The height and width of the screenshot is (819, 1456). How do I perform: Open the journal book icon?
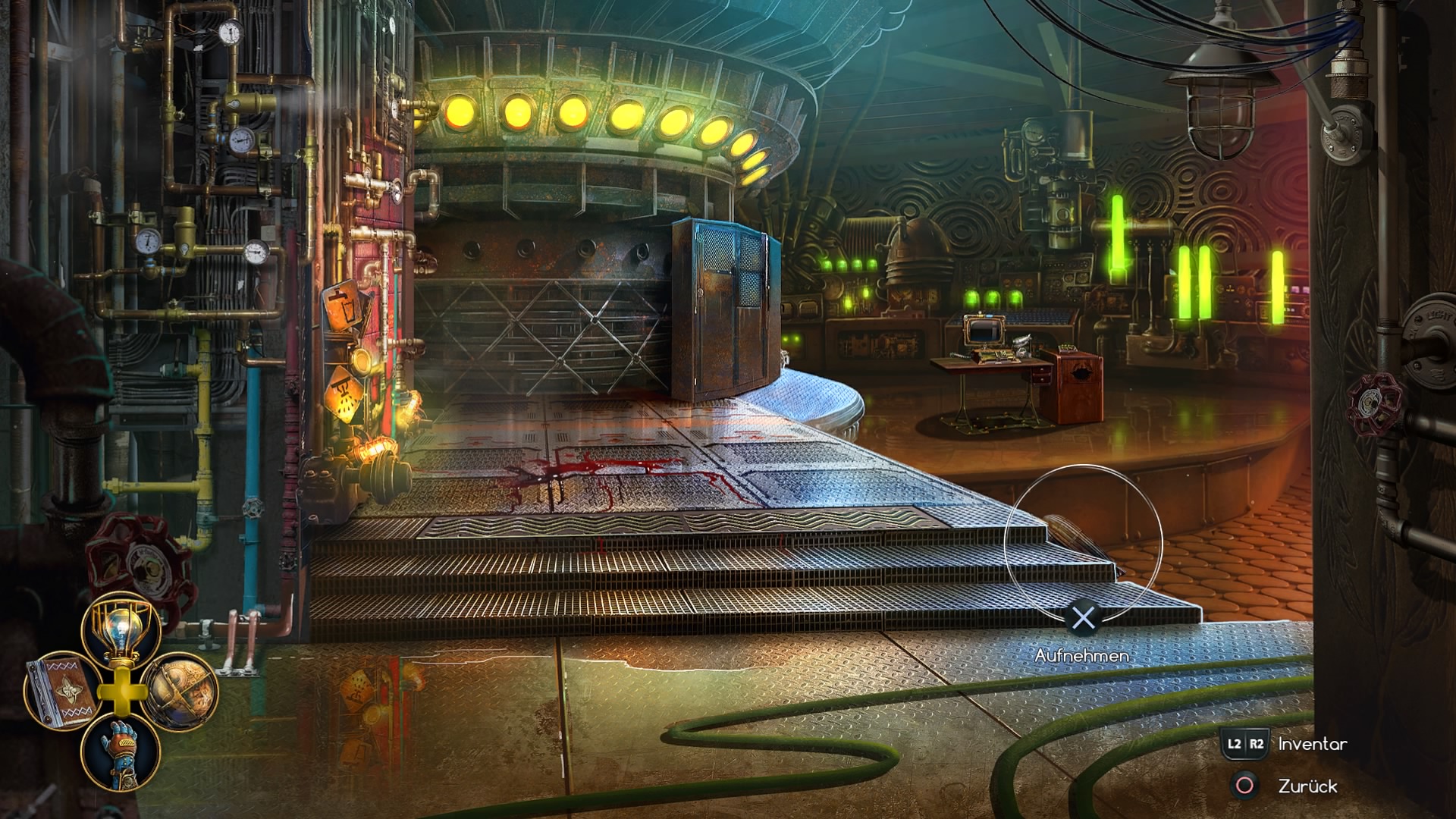61,692
